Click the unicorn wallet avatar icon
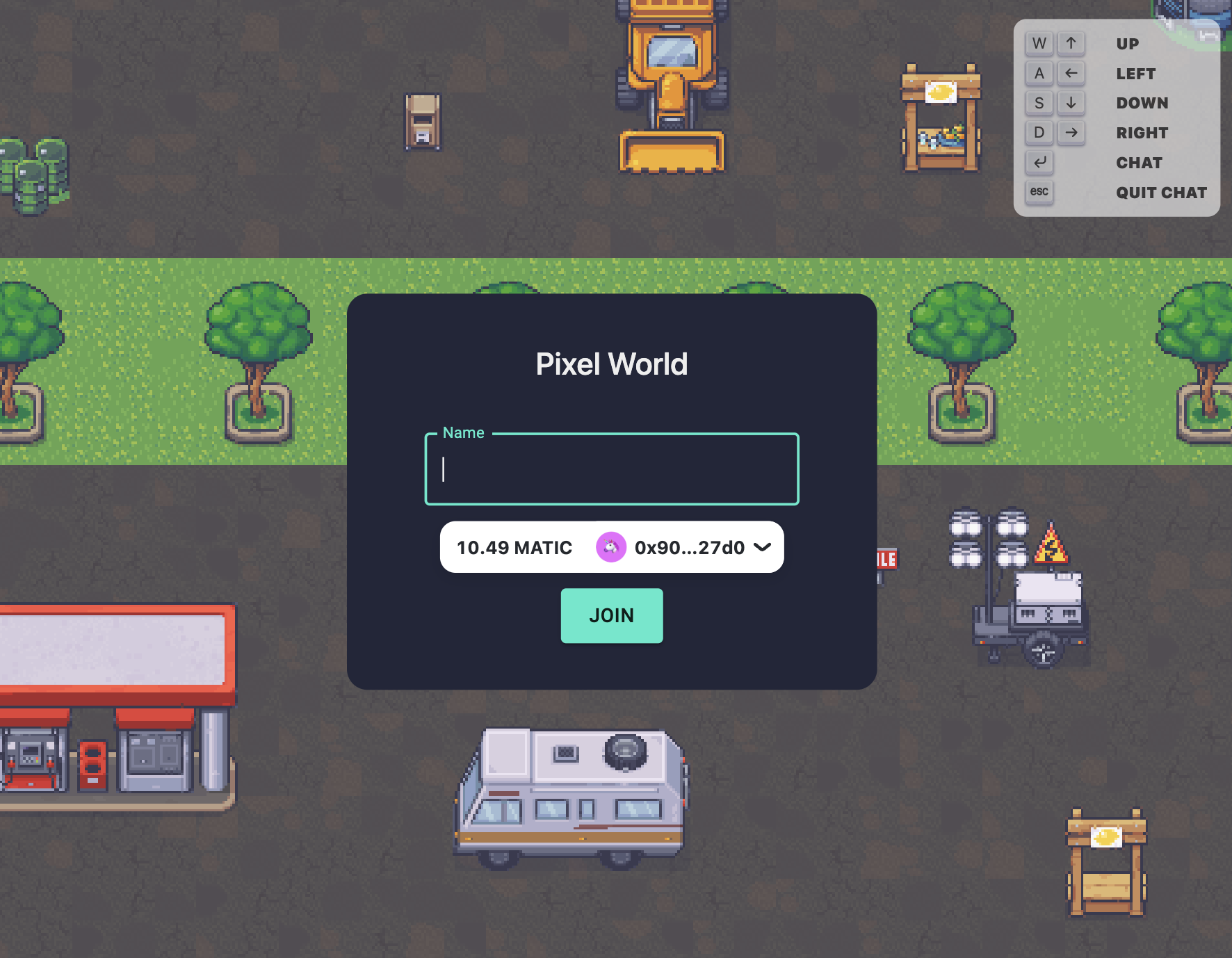 611,547
